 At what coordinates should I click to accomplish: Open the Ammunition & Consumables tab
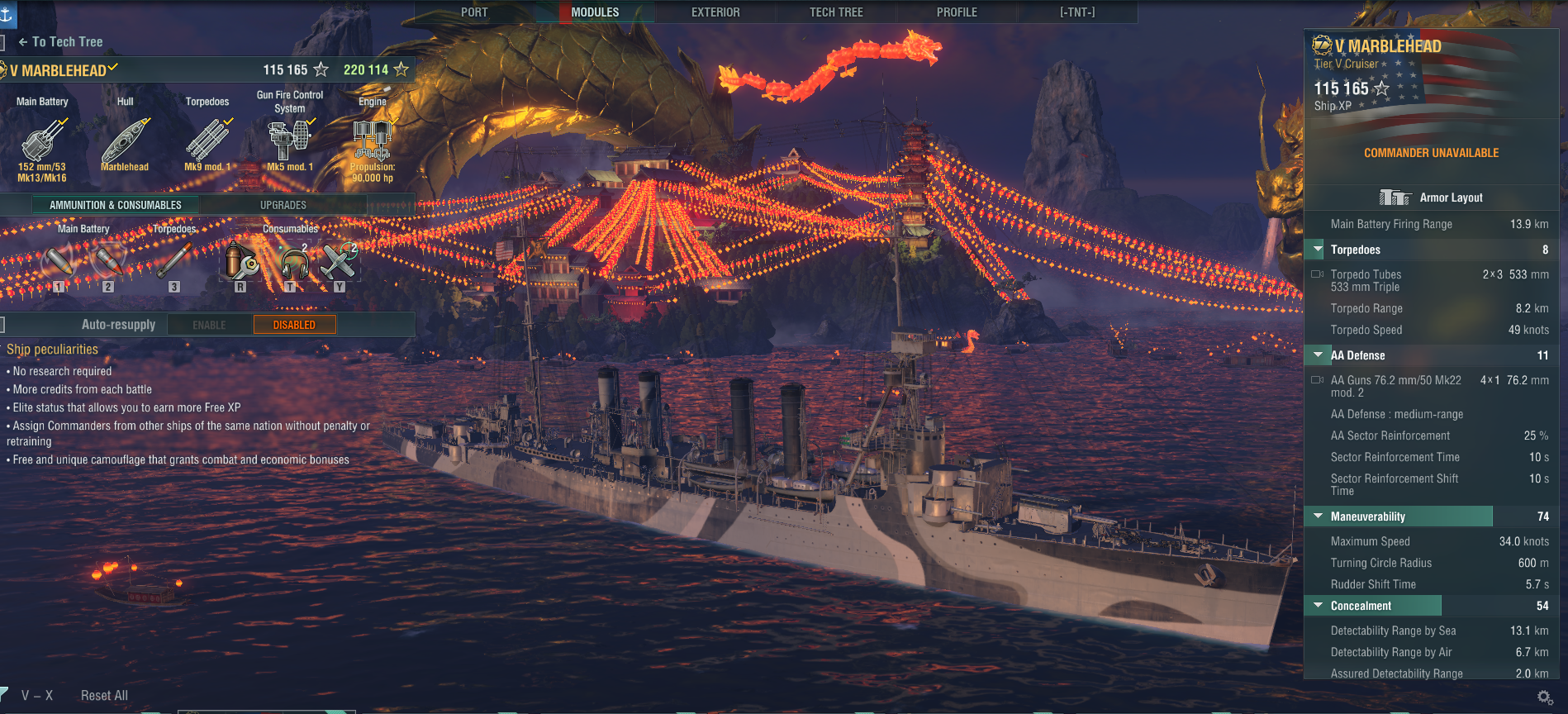tap(116, 205)
